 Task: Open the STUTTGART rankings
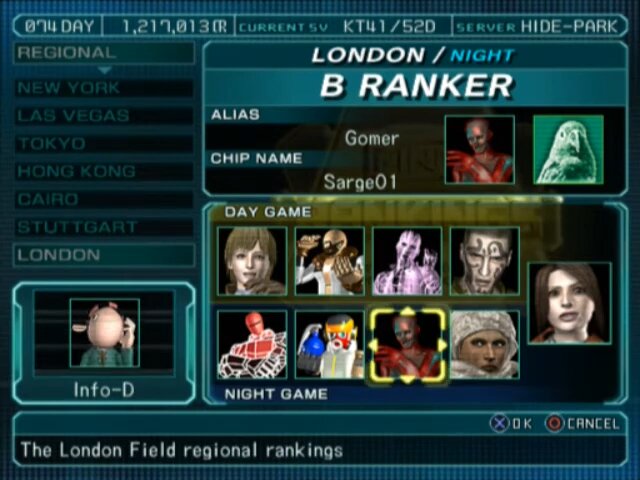104,228
